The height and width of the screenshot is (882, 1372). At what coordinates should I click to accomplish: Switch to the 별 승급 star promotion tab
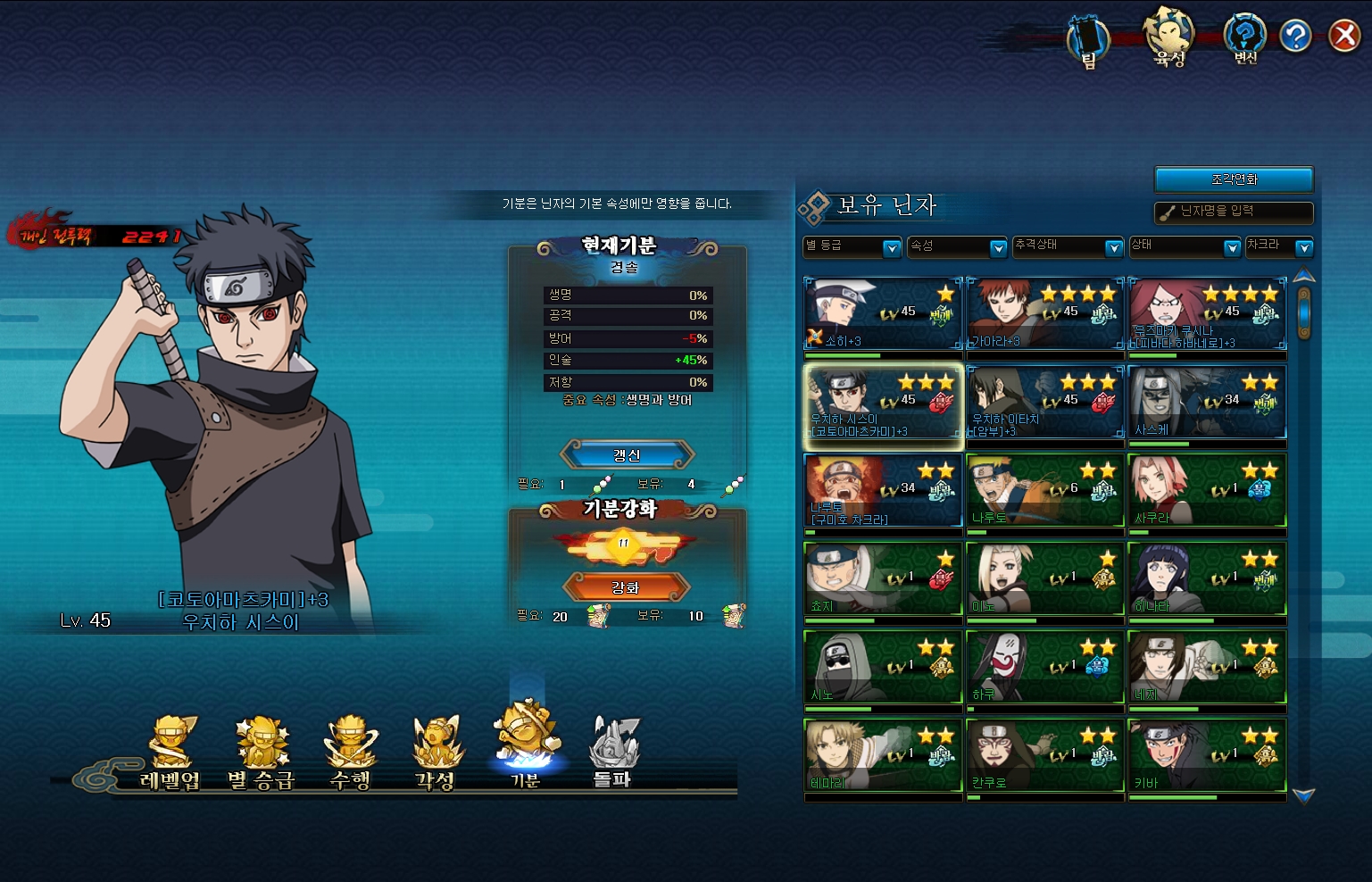[261, 754]
